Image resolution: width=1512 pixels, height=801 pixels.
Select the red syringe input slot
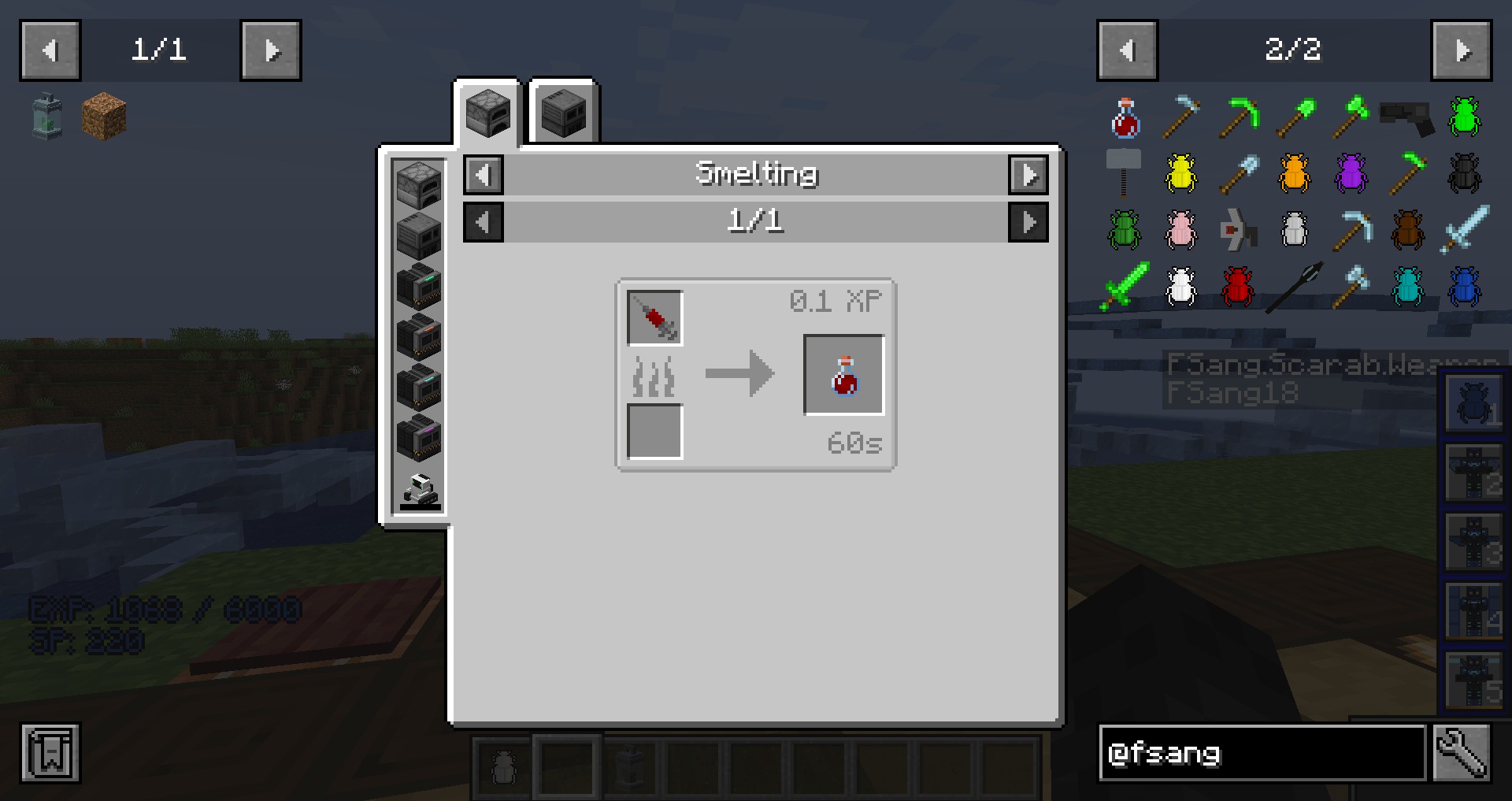654,318
